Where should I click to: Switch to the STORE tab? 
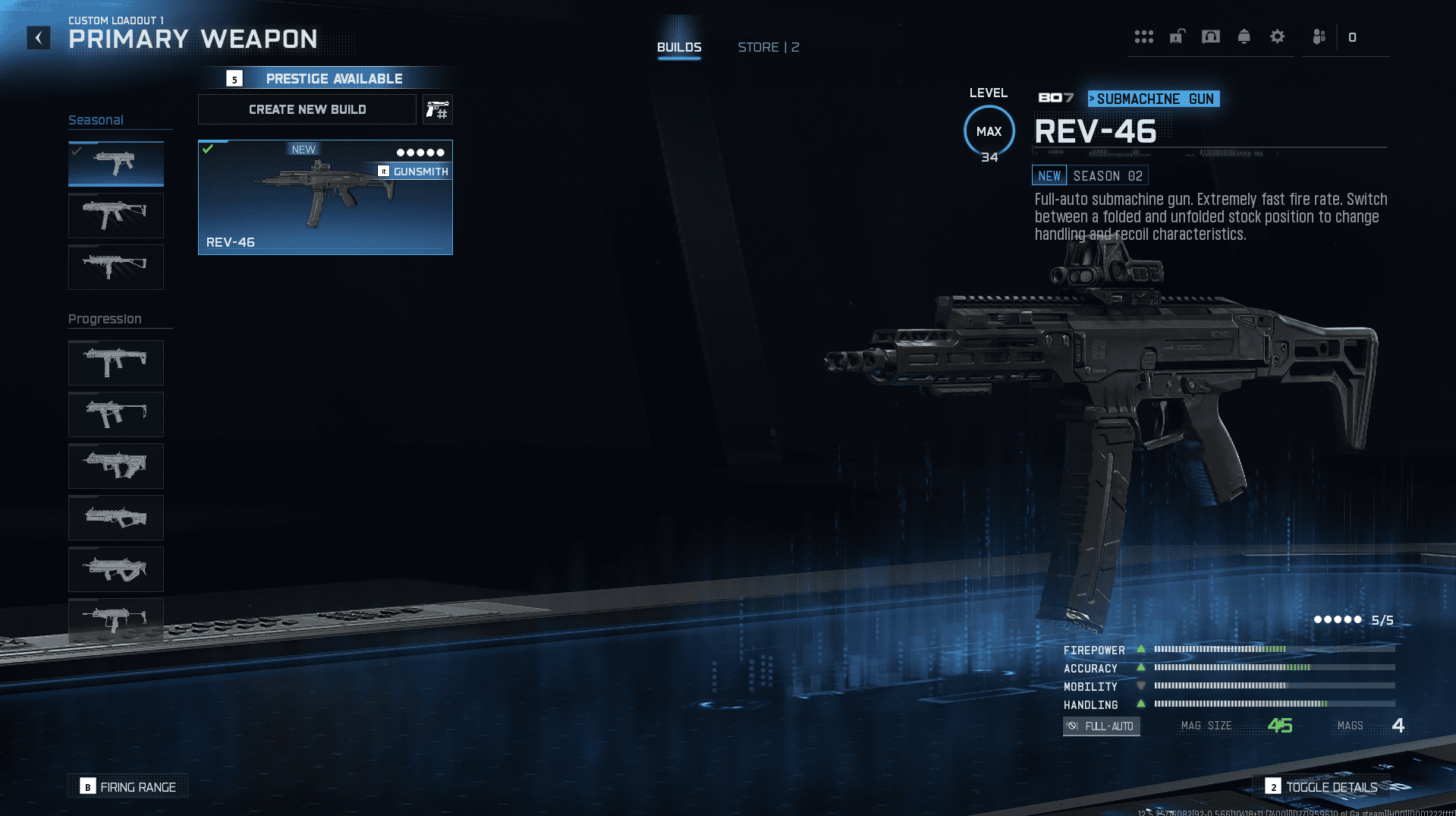(x=768, y=46)
